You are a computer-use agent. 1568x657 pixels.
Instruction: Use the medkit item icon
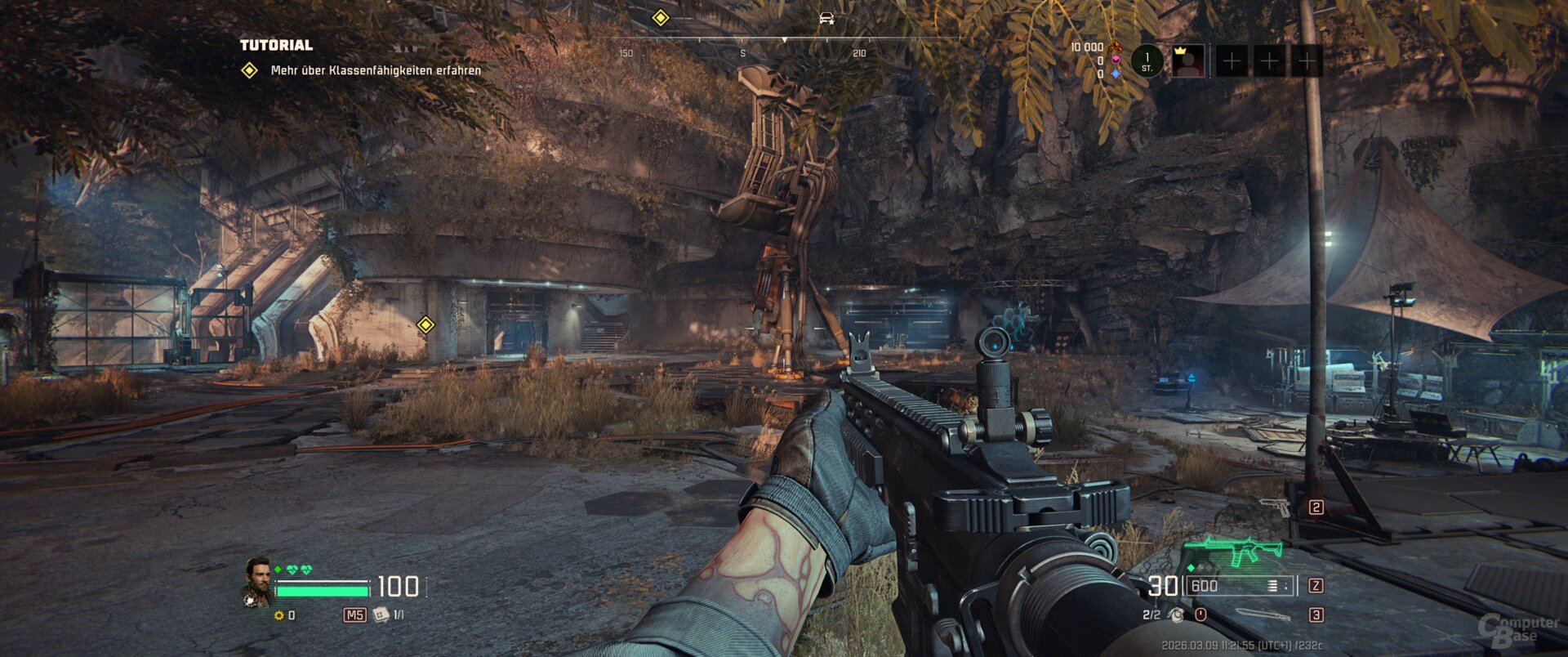[381, 615]
